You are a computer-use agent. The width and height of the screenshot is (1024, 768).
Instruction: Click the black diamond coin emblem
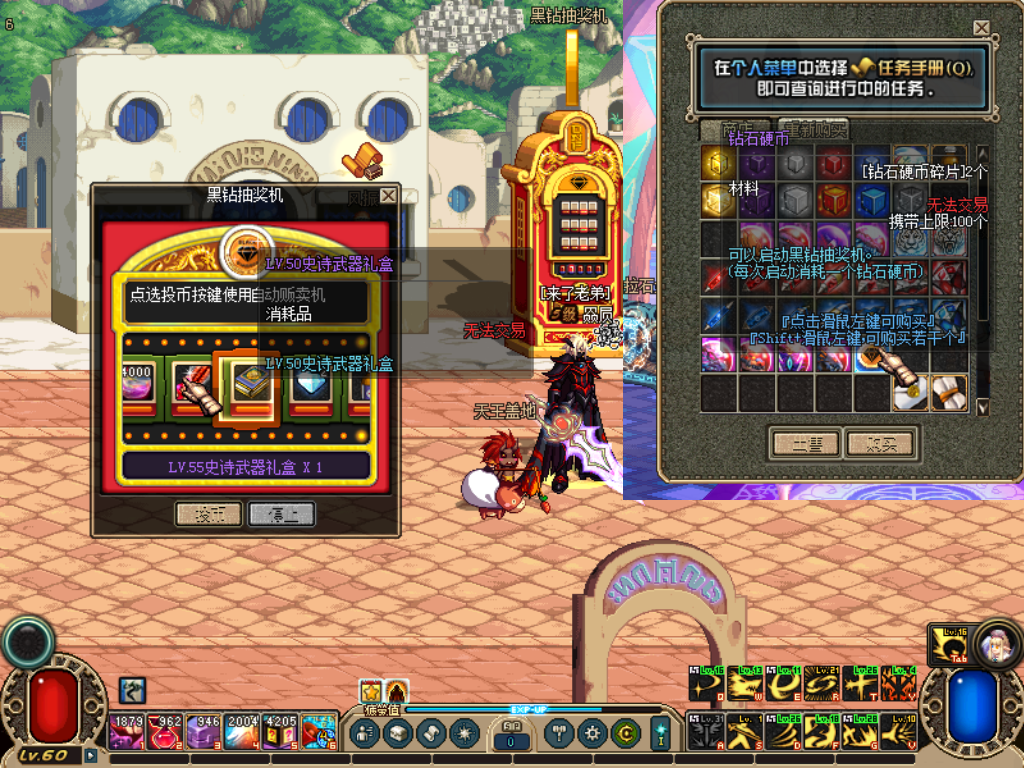pos(246,250)
